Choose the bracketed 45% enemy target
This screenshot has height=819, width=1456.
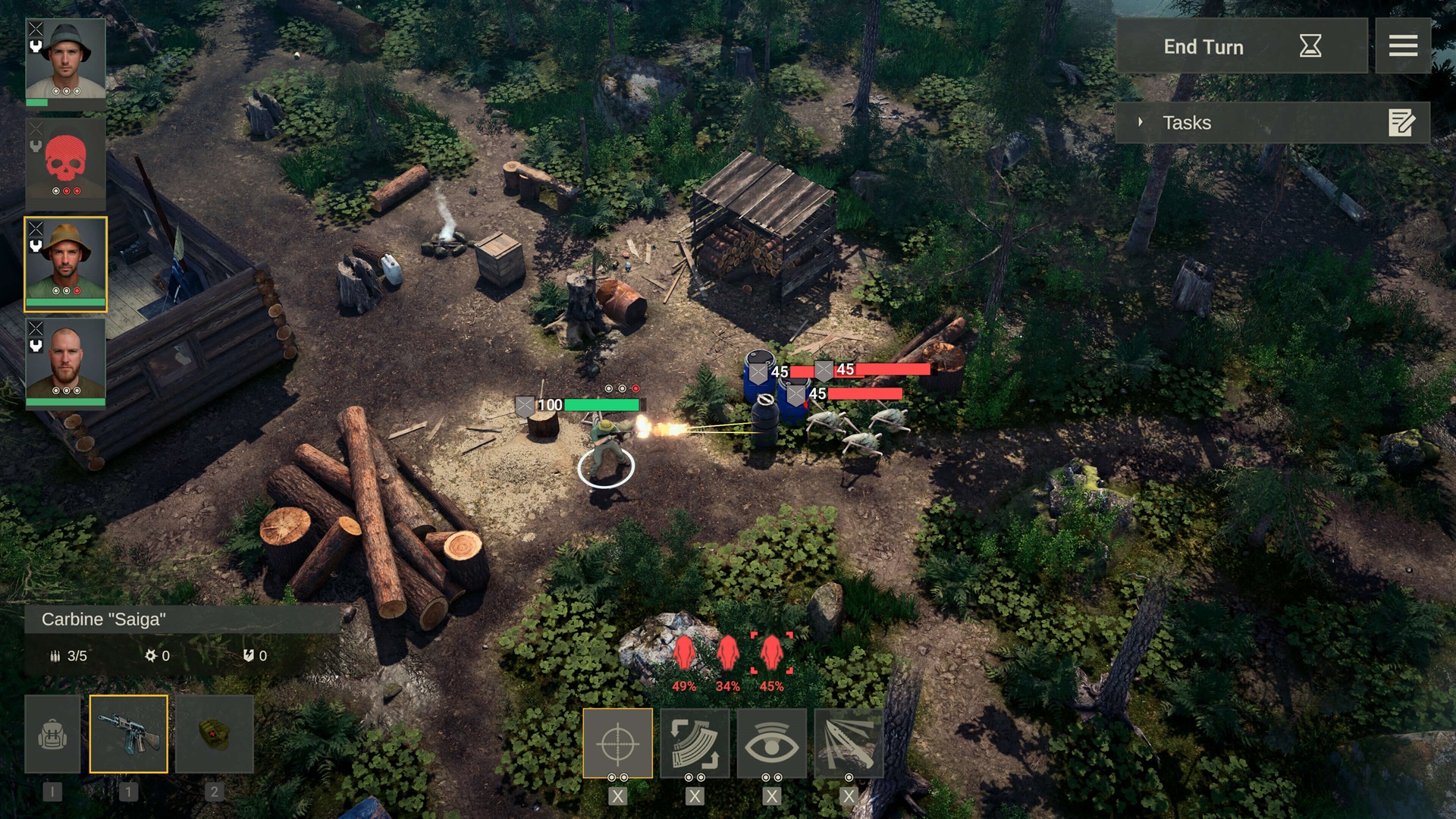pyautogui.click(x=771, y=654)
